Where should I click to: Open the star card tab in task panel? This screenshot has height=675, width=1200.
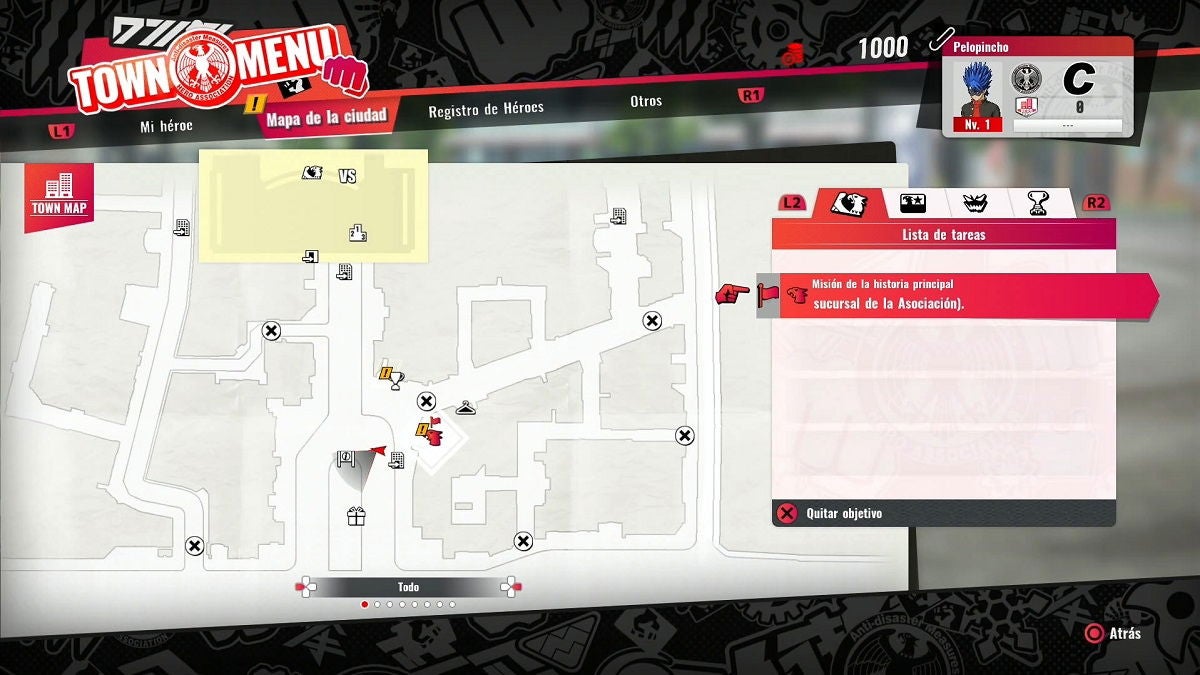coord(911,203)
